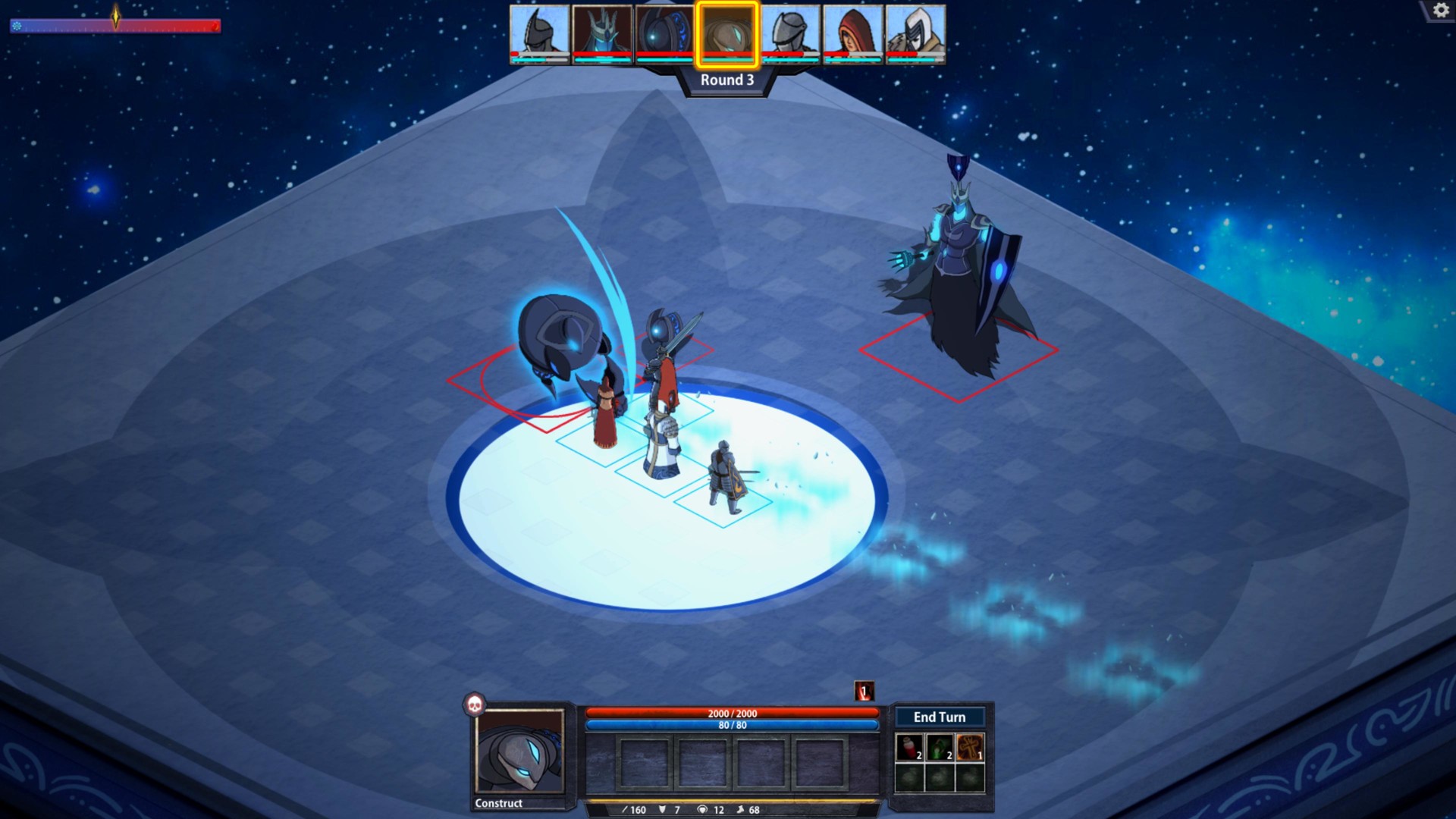Select the crowned dark king turn portrait
This screenshot has width=1456, height=819.
599,32
